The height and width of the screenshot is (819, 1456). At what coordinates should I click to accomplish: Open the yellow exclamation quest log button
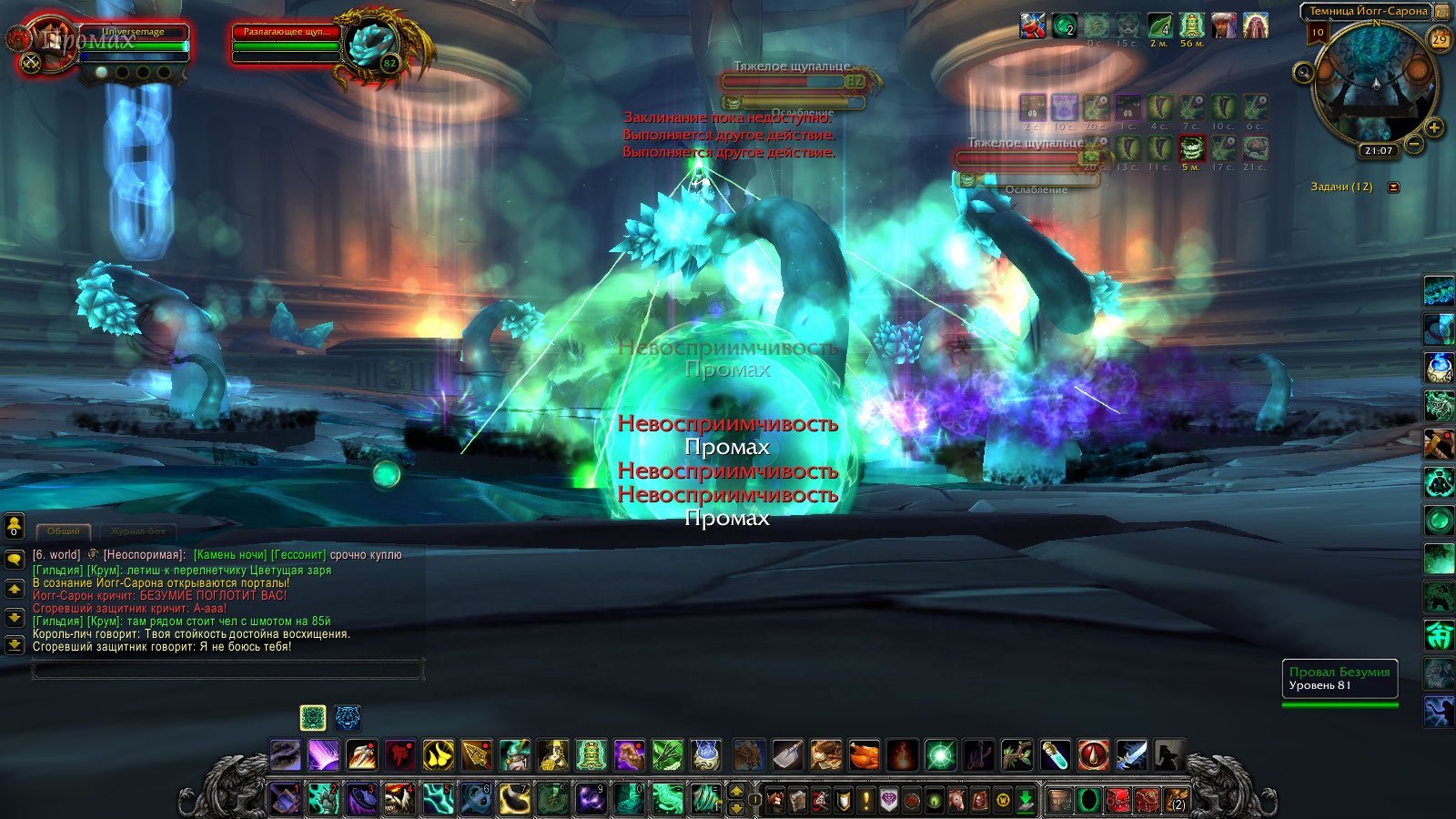[x=865, y=800]
